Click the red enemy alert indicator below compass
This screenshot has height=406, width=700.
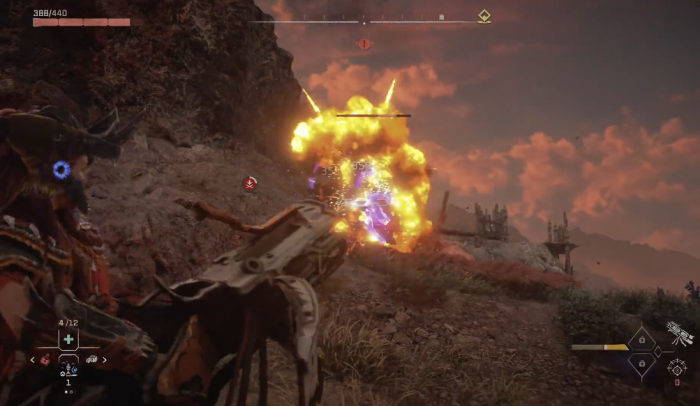[x=364, y=44]
